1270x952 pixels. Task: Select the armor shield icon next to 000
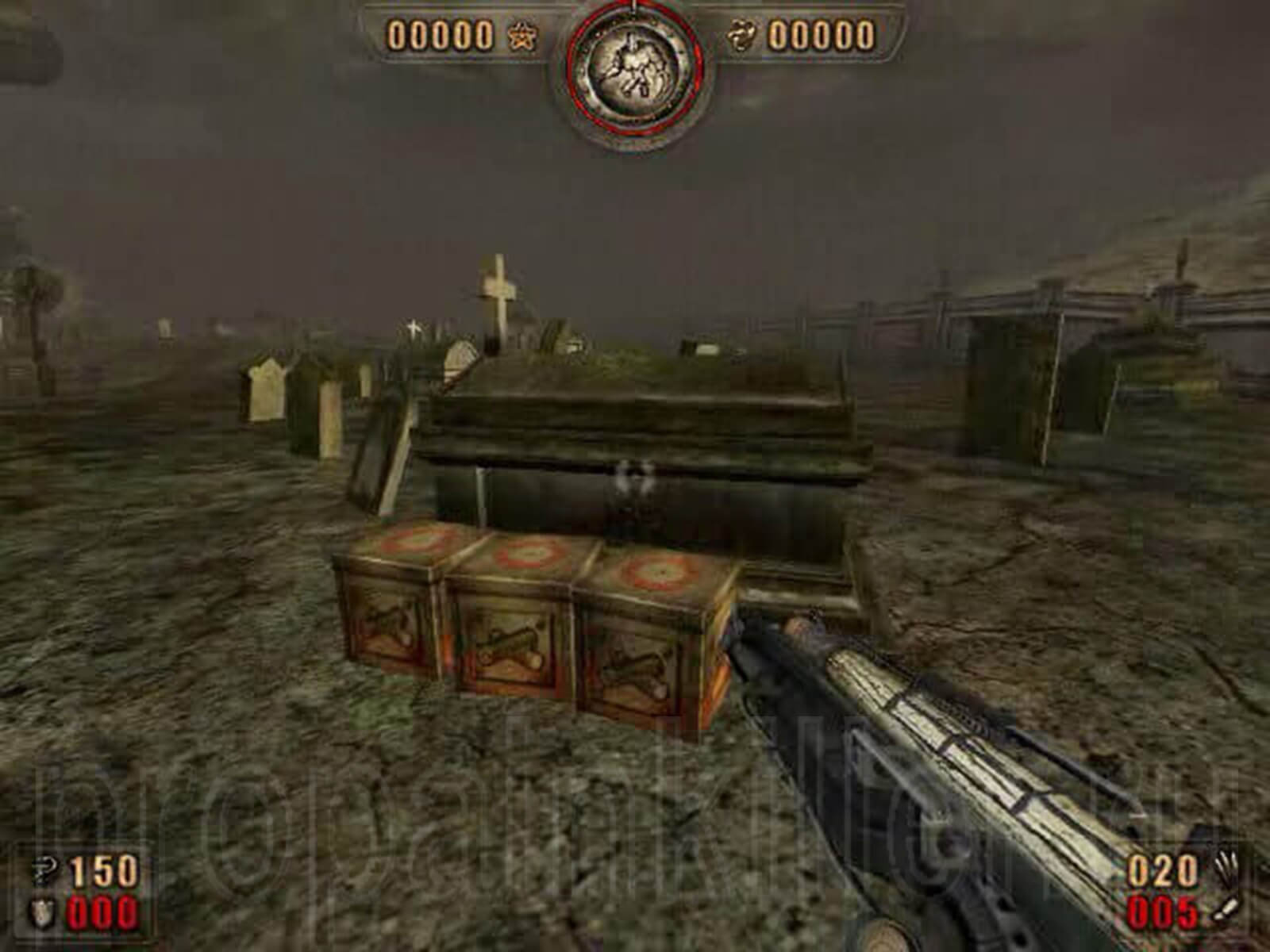click(41, 911)
